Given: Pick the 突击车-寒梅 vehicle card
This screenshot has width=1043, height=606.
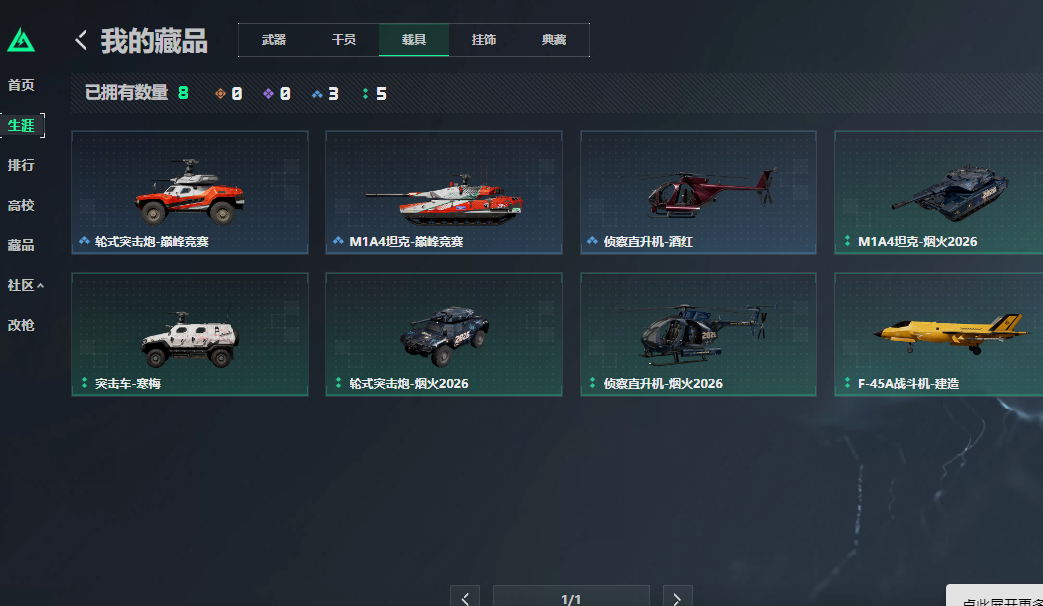Looking at the screenshot, I should point(190,334).
